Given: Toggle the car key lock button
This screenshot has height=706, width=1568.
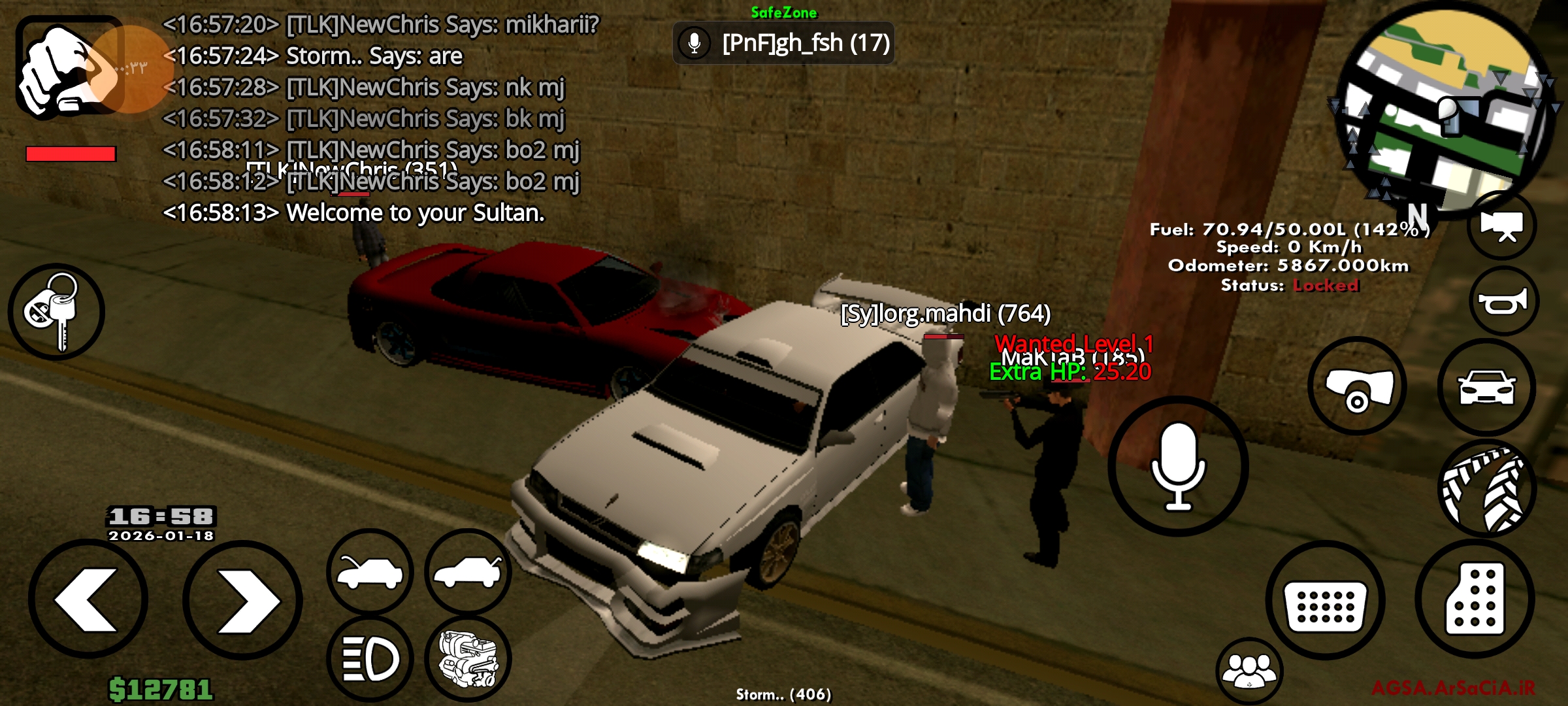Looking at the screenshot, I should pos(56,312).
